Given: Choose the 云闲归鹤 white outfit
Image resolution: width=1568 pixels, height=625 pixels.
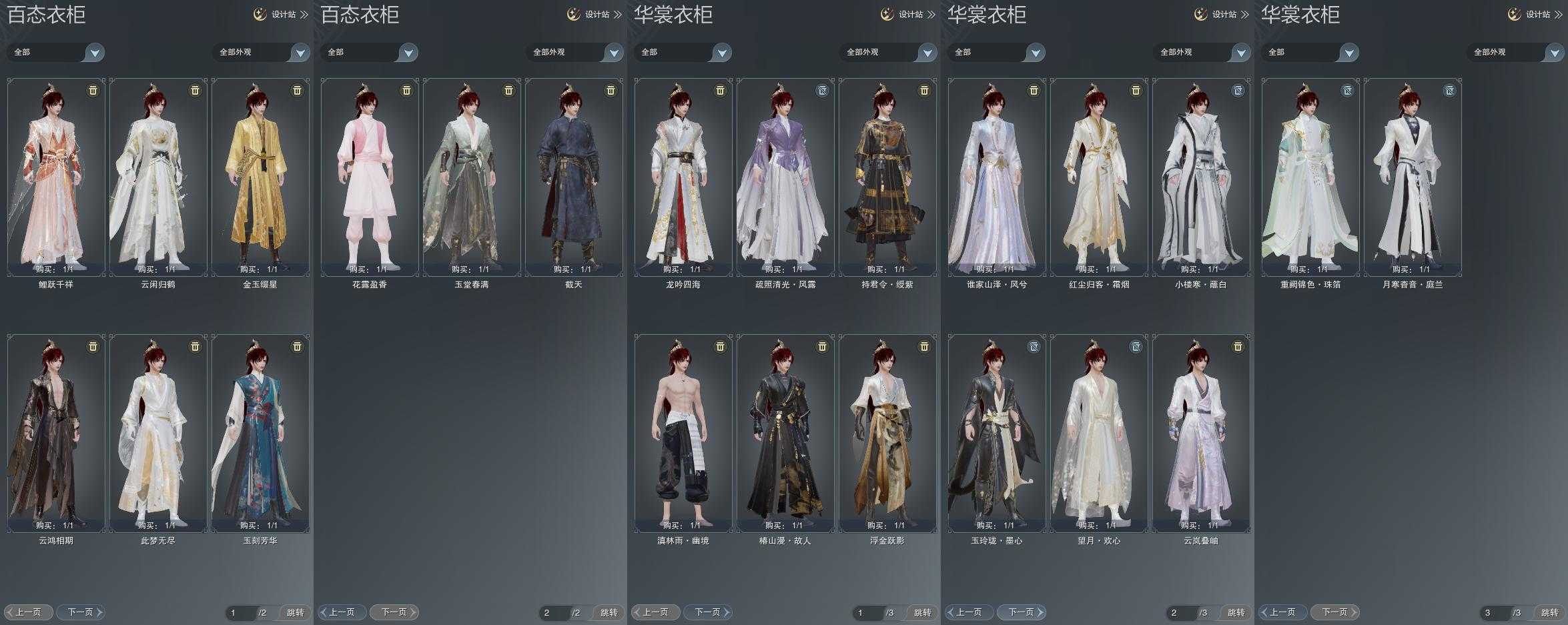Looking at the screenshot, I should pyautogui.click(x=158, y=177).
